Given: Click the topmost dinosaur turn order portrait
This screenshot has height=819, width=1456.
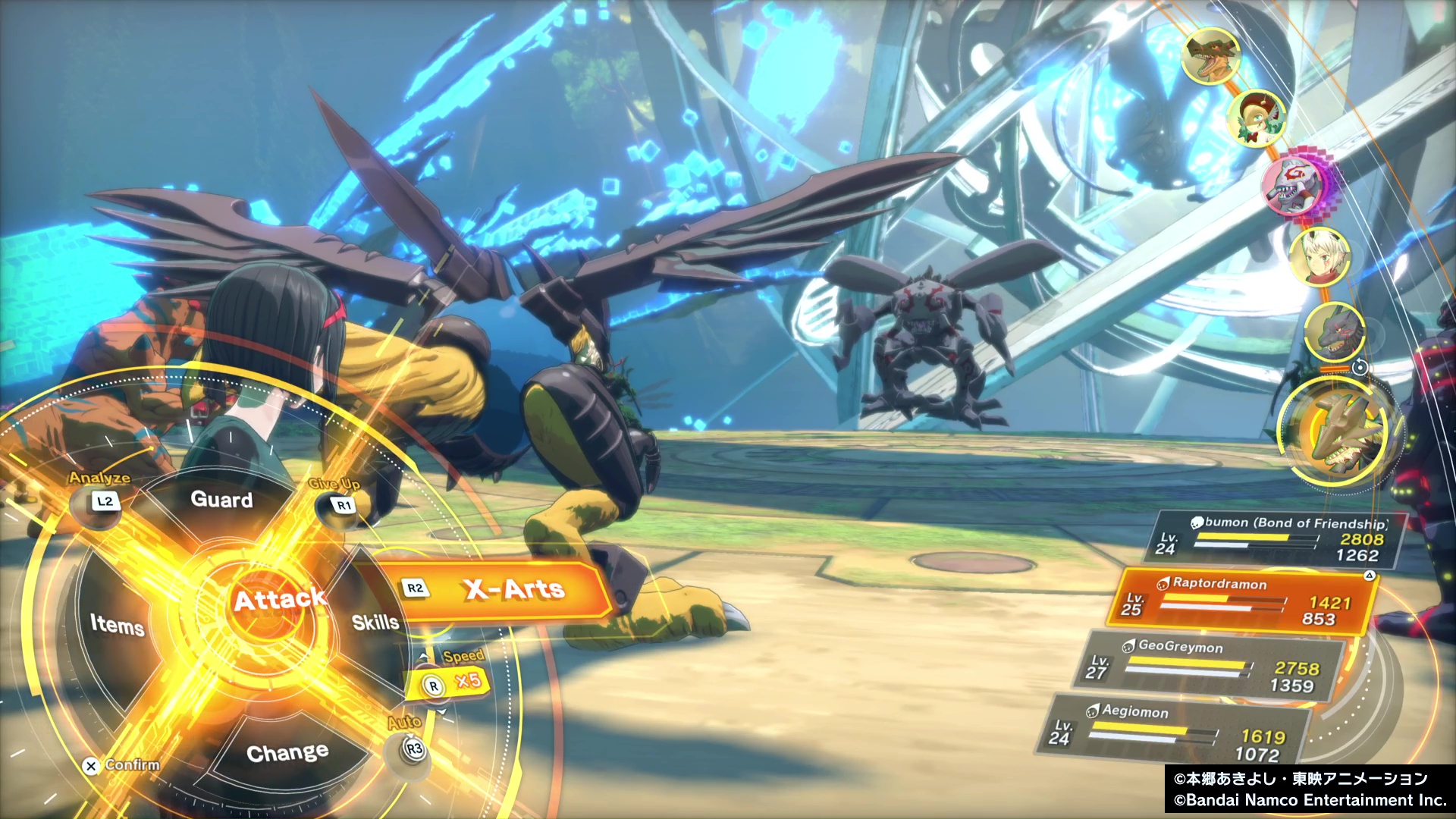Looking at the screenshot, I should [1210, 55].
